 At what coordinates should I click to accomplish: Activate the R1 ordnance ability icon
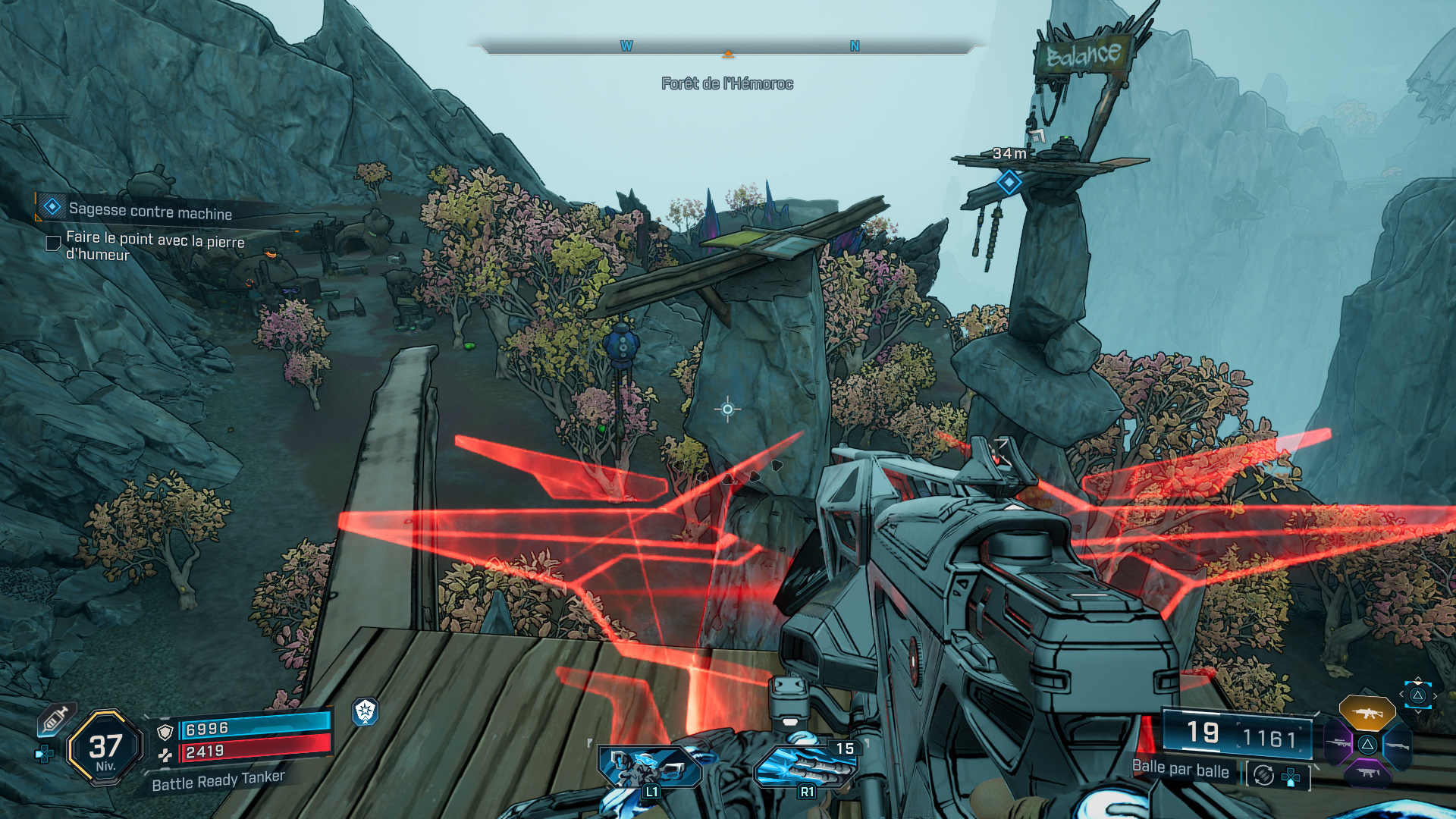tap(805, 767)
